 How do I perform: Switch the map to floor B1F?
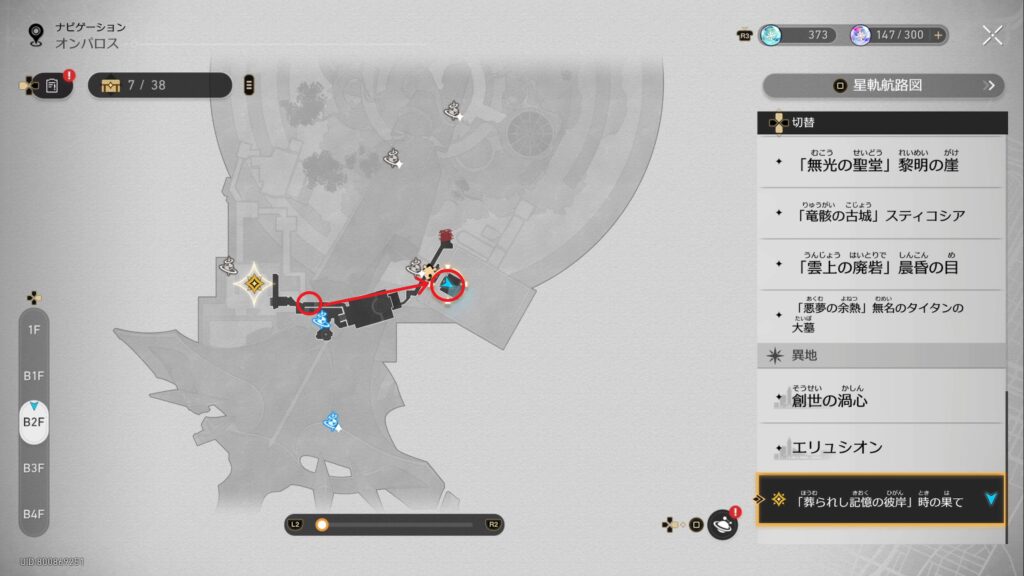pyautogui.click(x=34, y=375)
